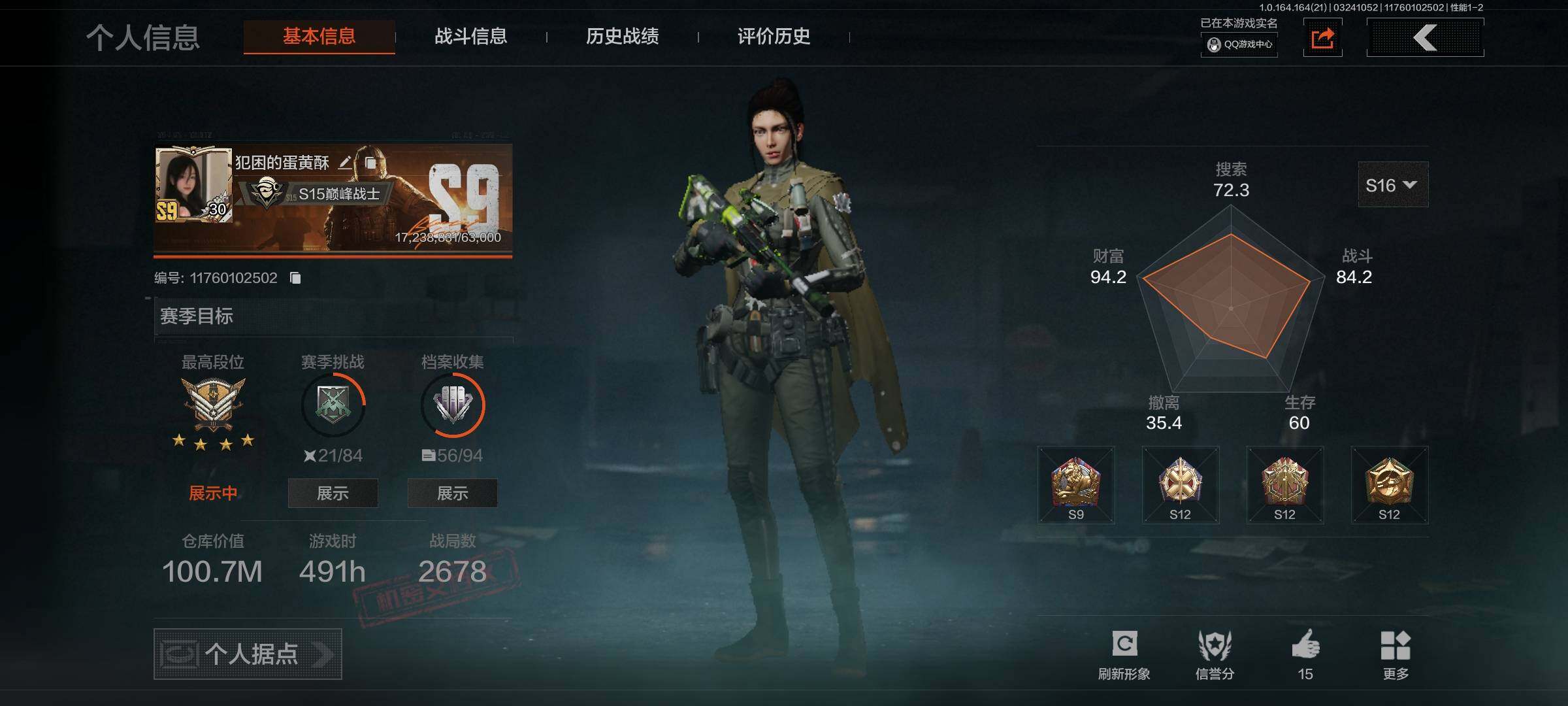Switch to the 战斗信息 tab
The image size is (1568, 706).
[470, 36]
